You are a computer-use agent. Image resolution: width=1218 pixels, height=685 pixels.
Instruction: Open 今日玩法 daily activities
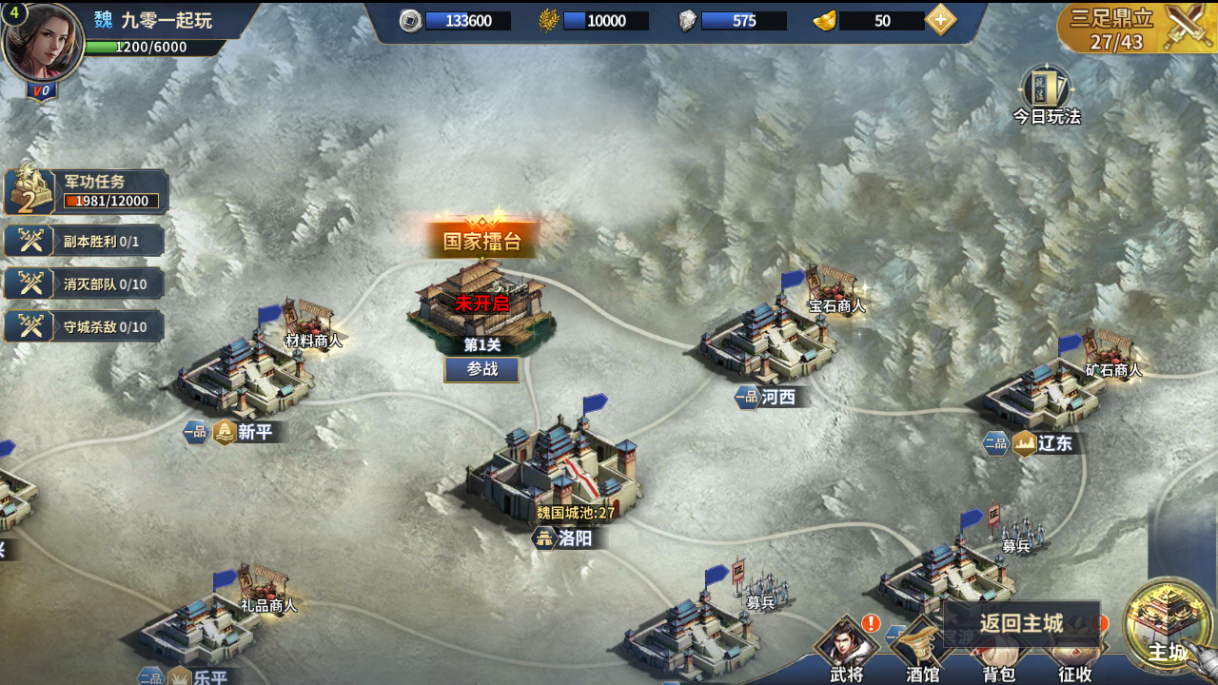[1046, 95]
